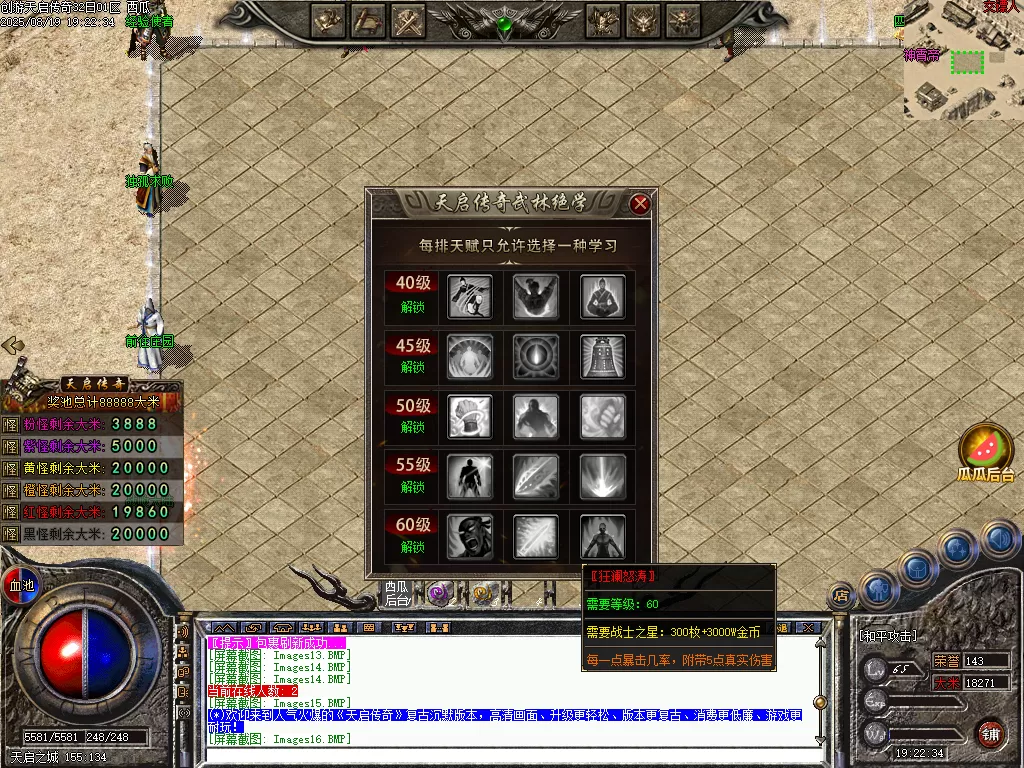Toggle the 和平攻击 attack mode
1024x768 pixels.
[889, 635]
